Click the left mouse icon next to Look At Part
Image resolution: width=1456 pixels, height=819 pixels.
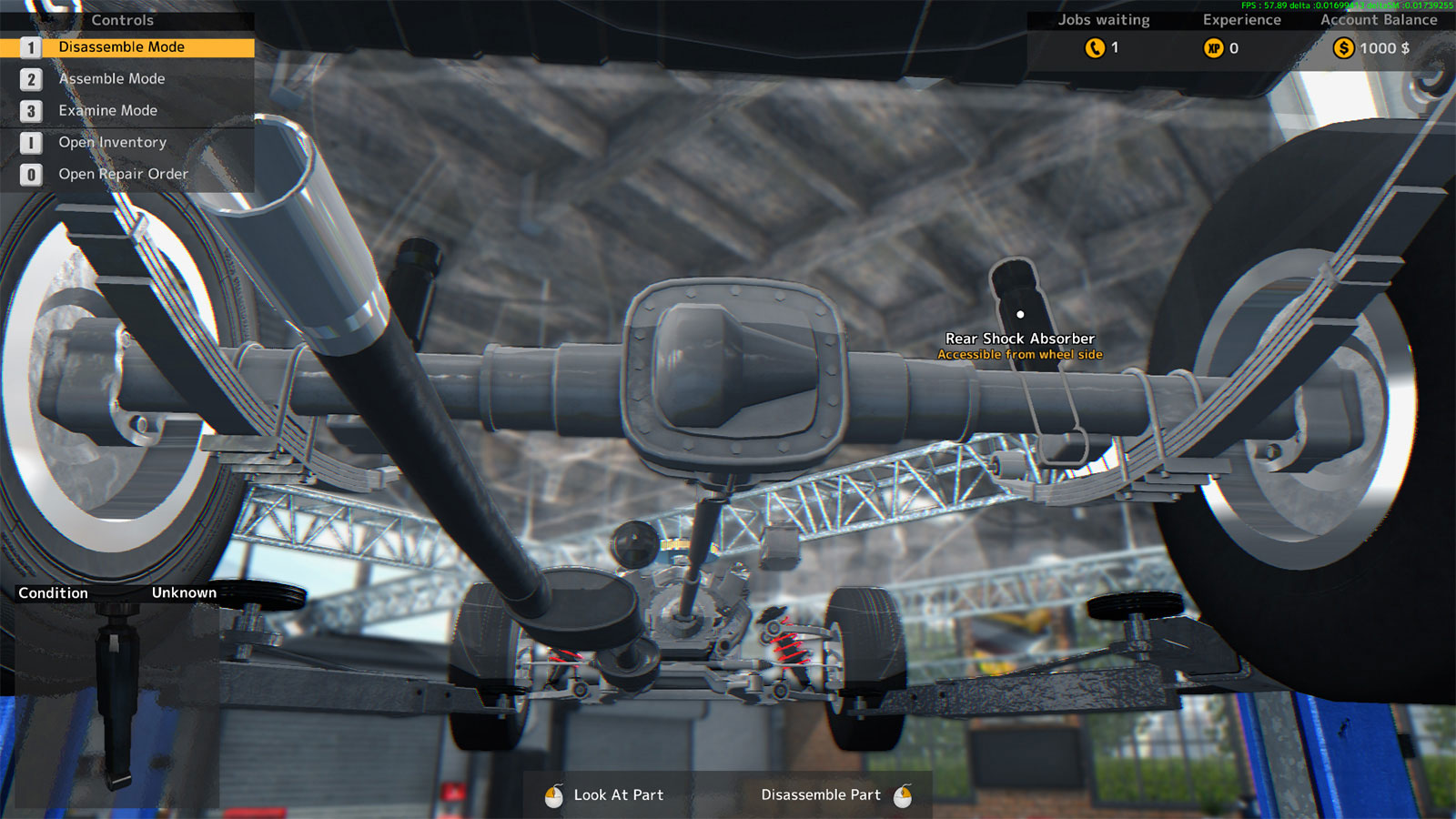pyautogui.click(x=552, y=794)
